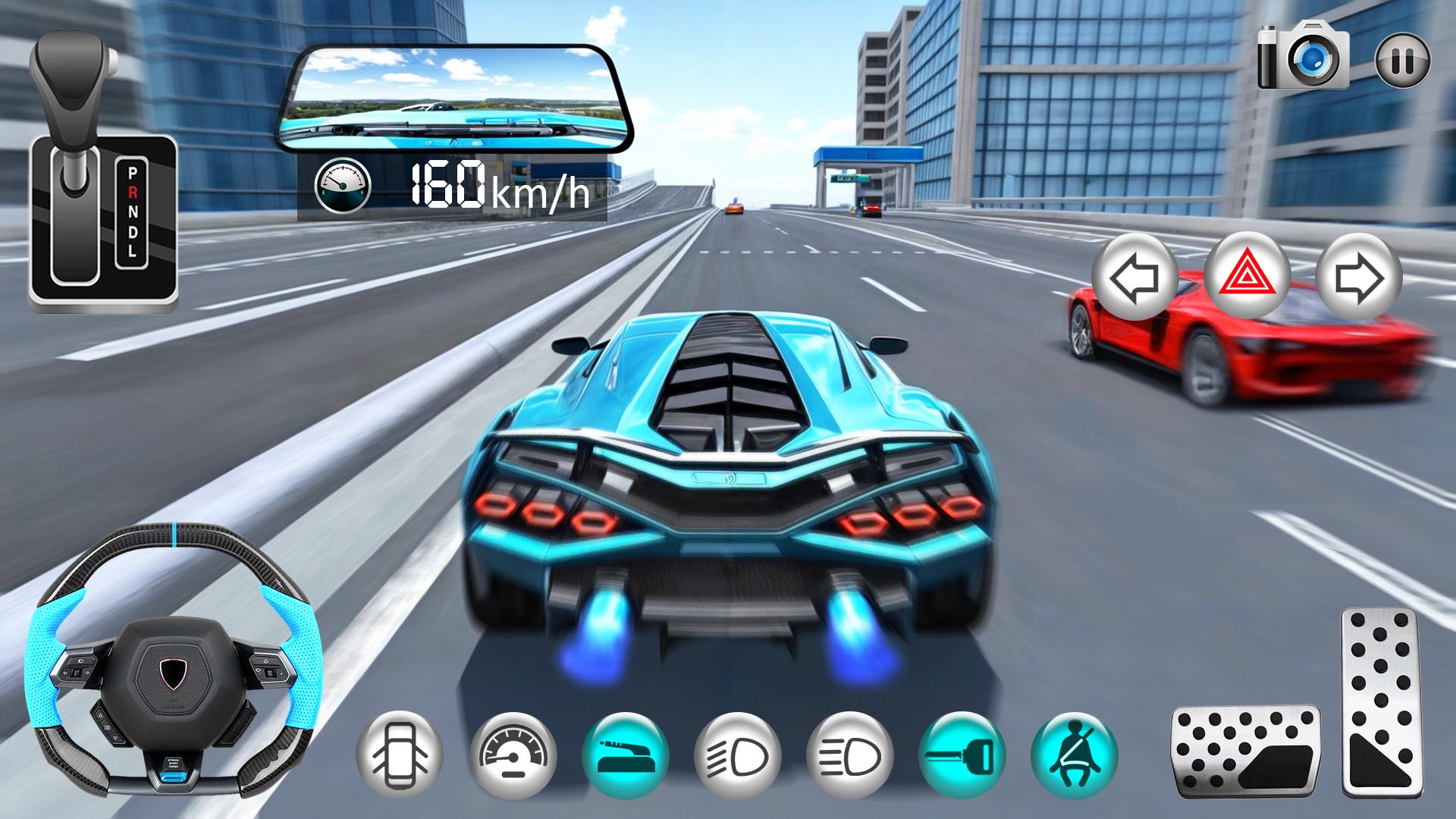
Task: Activate the right turn signal
Action: pyautogui.click(x=1358, y=278)
